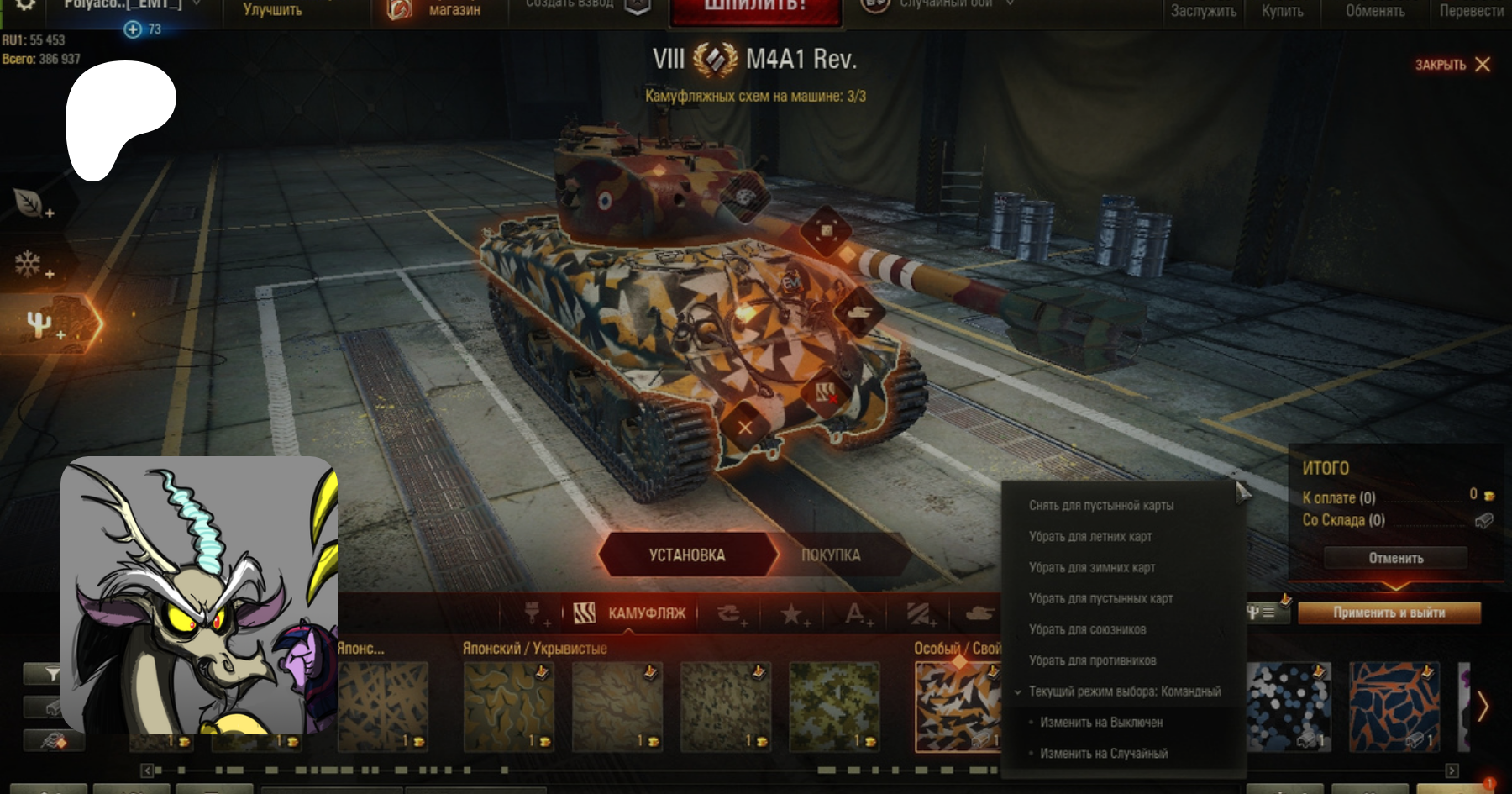
Task: Select the blue-orange leopard camouflage thumbnail
Action: pyautogui.click(x=1393, y=706)
